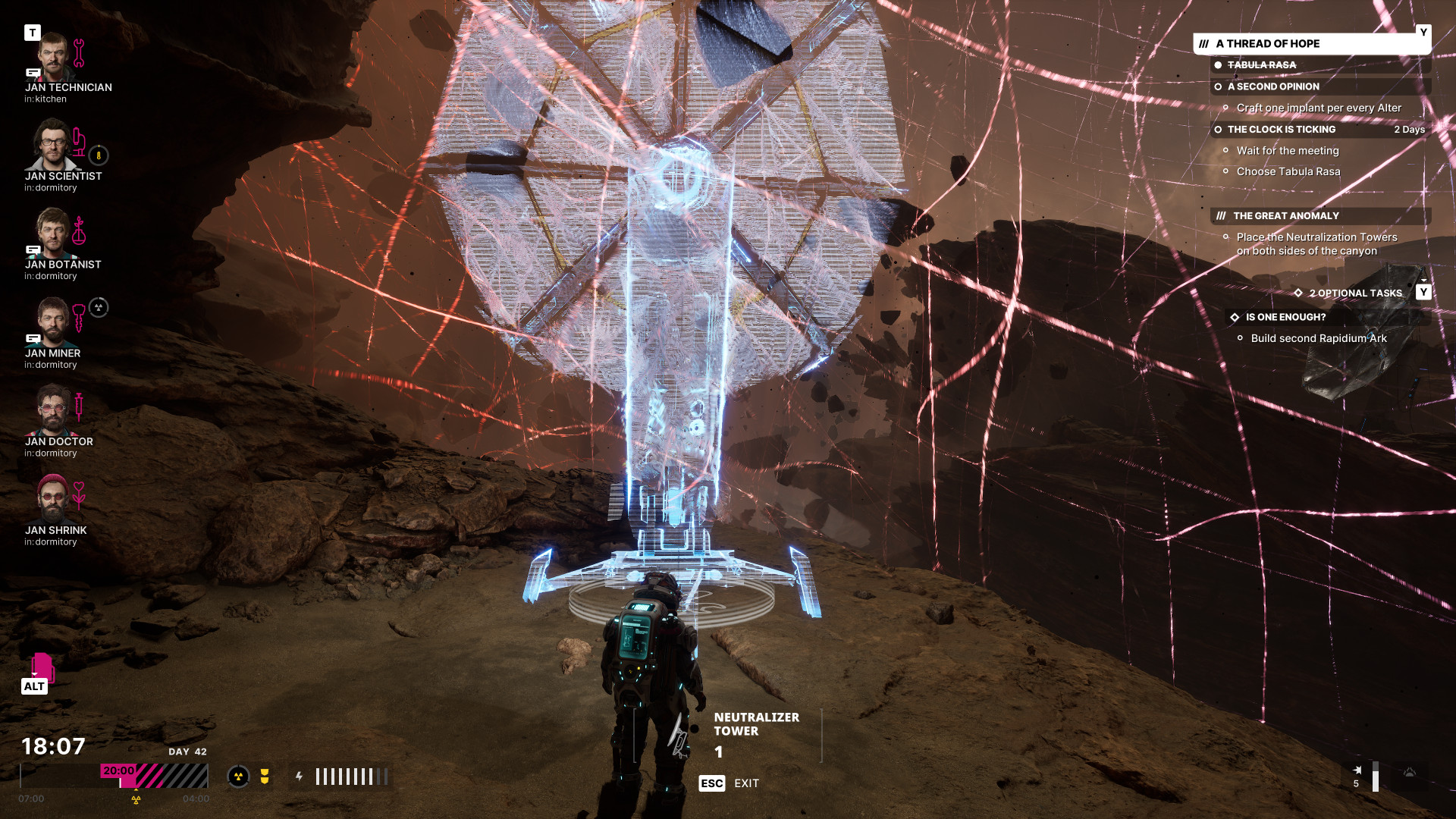Click the day schedule timeline bar
1456x819 pixels.
(x=114, y=777)
